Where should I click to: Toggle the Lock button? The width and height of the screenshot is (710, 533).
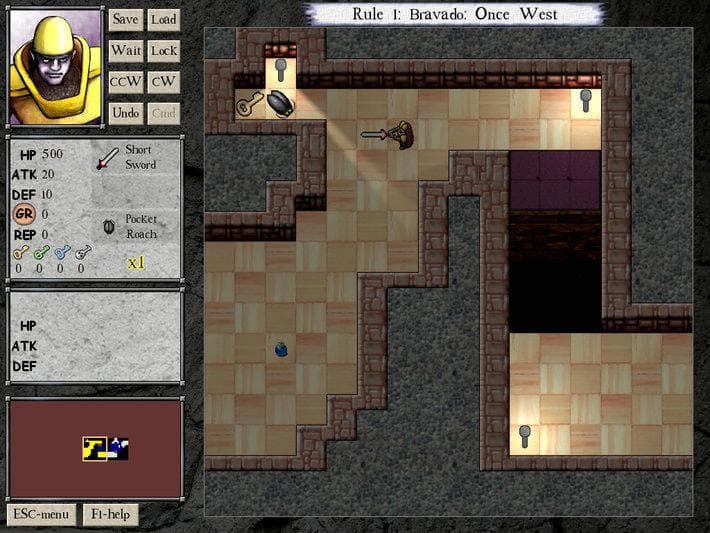[x=163, y=50]
